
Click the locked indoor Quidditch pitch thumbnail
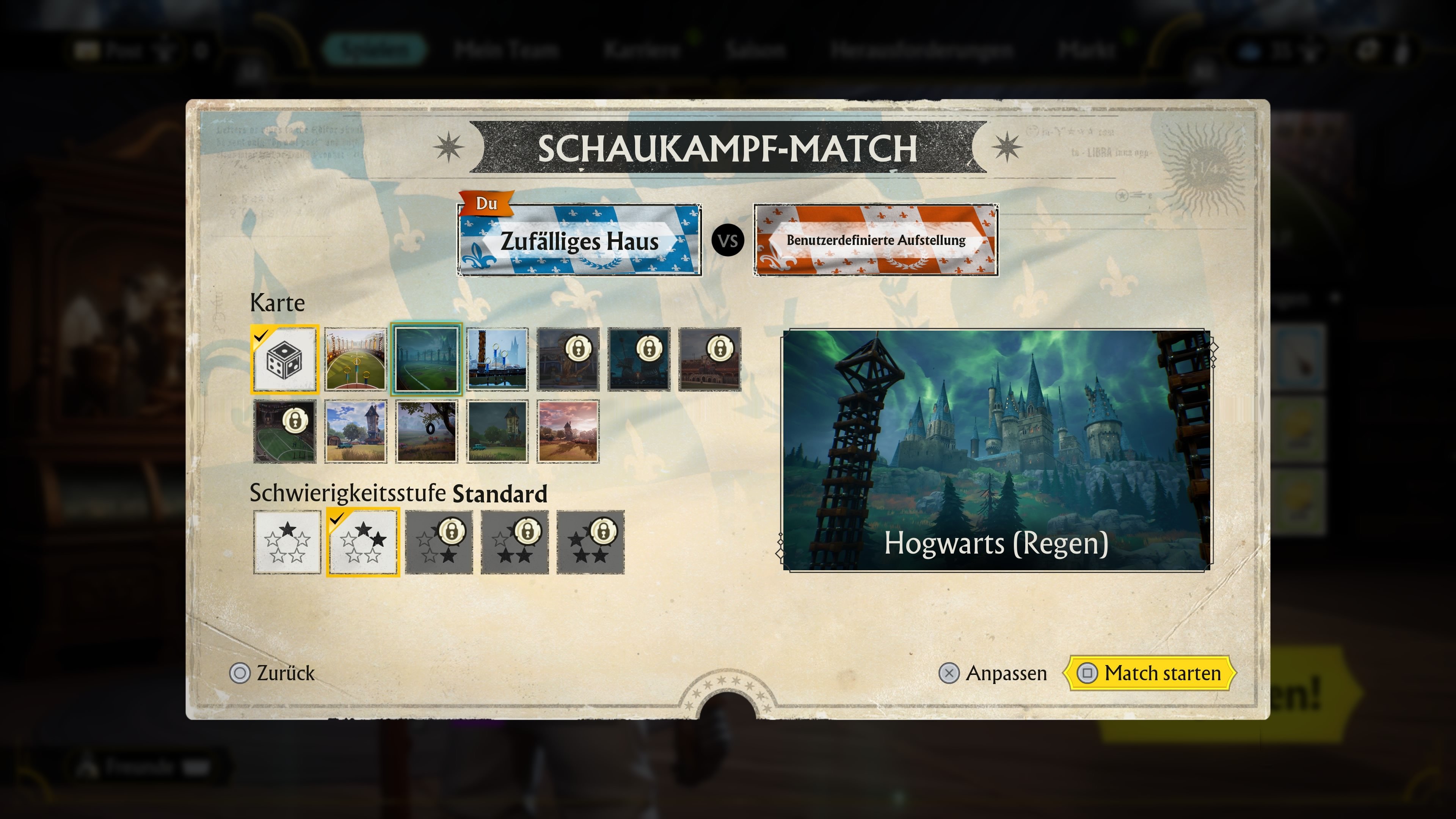[x=286, y=431]
